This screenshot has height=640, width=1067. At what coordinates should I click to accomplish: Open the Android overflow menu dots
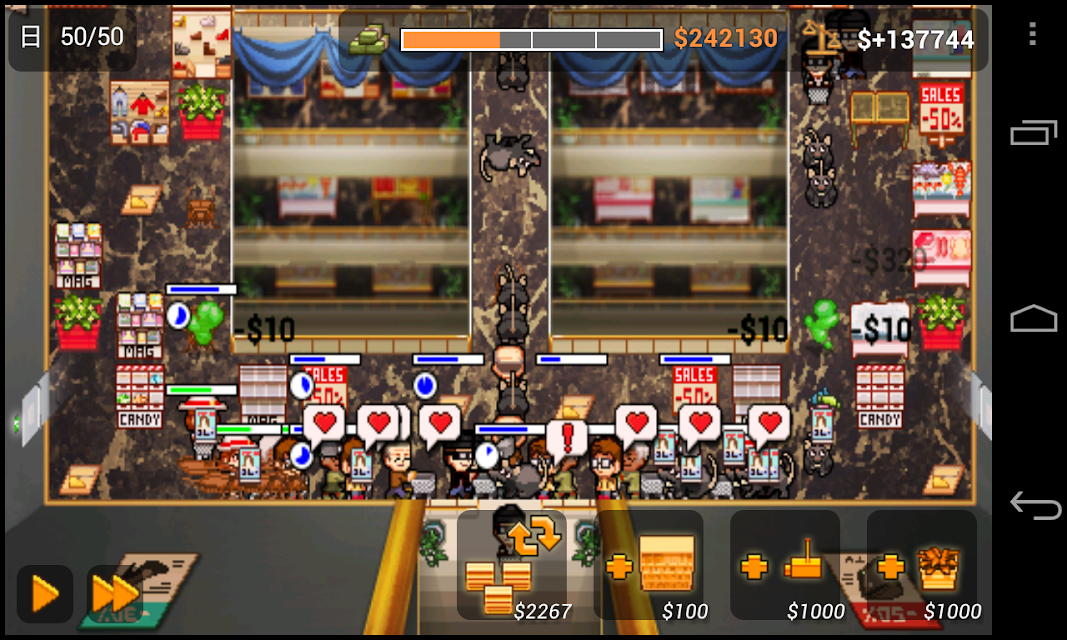tap(1033, 34)
